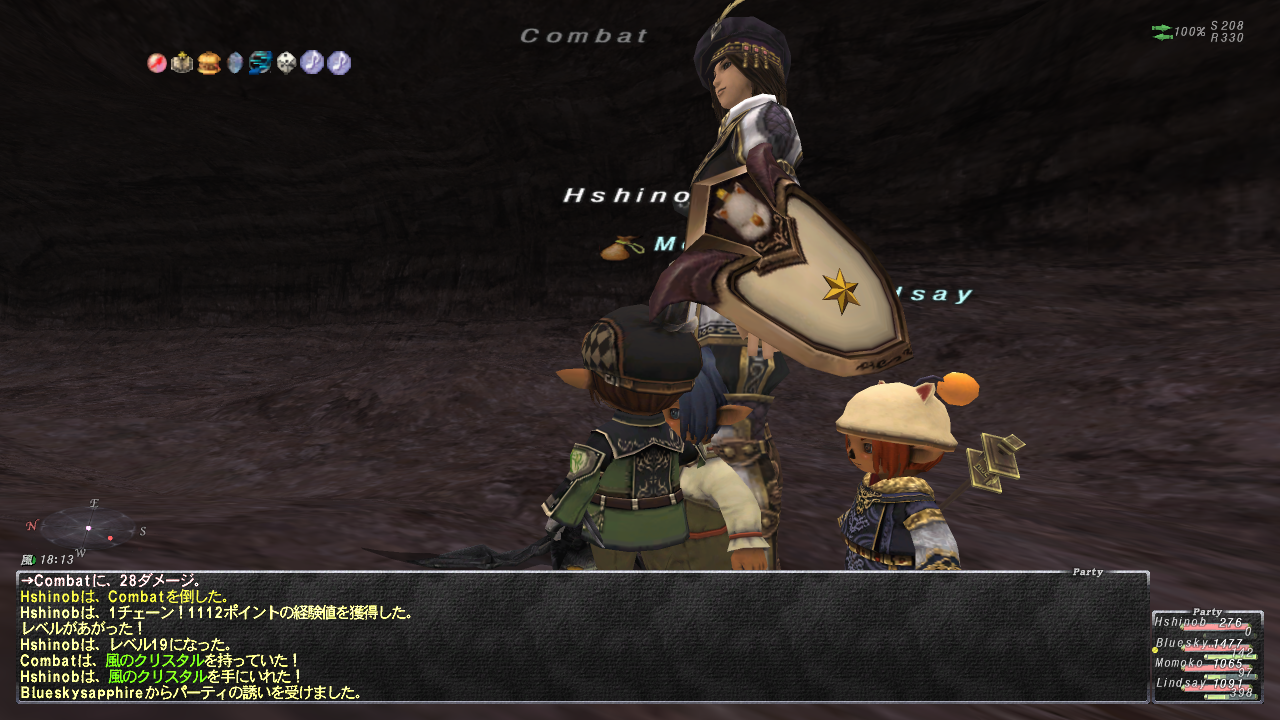This screenshot has width=1280, height=720.
Task: Open the compass minimap
Action: coord(86,528)
